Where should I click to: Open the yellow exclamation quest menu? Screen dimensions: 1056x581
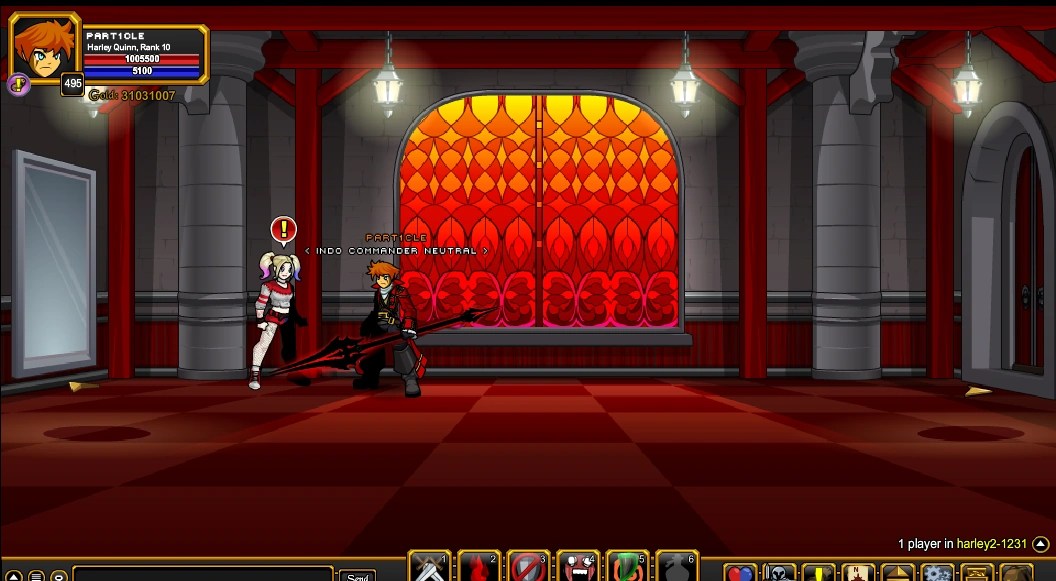818,573
